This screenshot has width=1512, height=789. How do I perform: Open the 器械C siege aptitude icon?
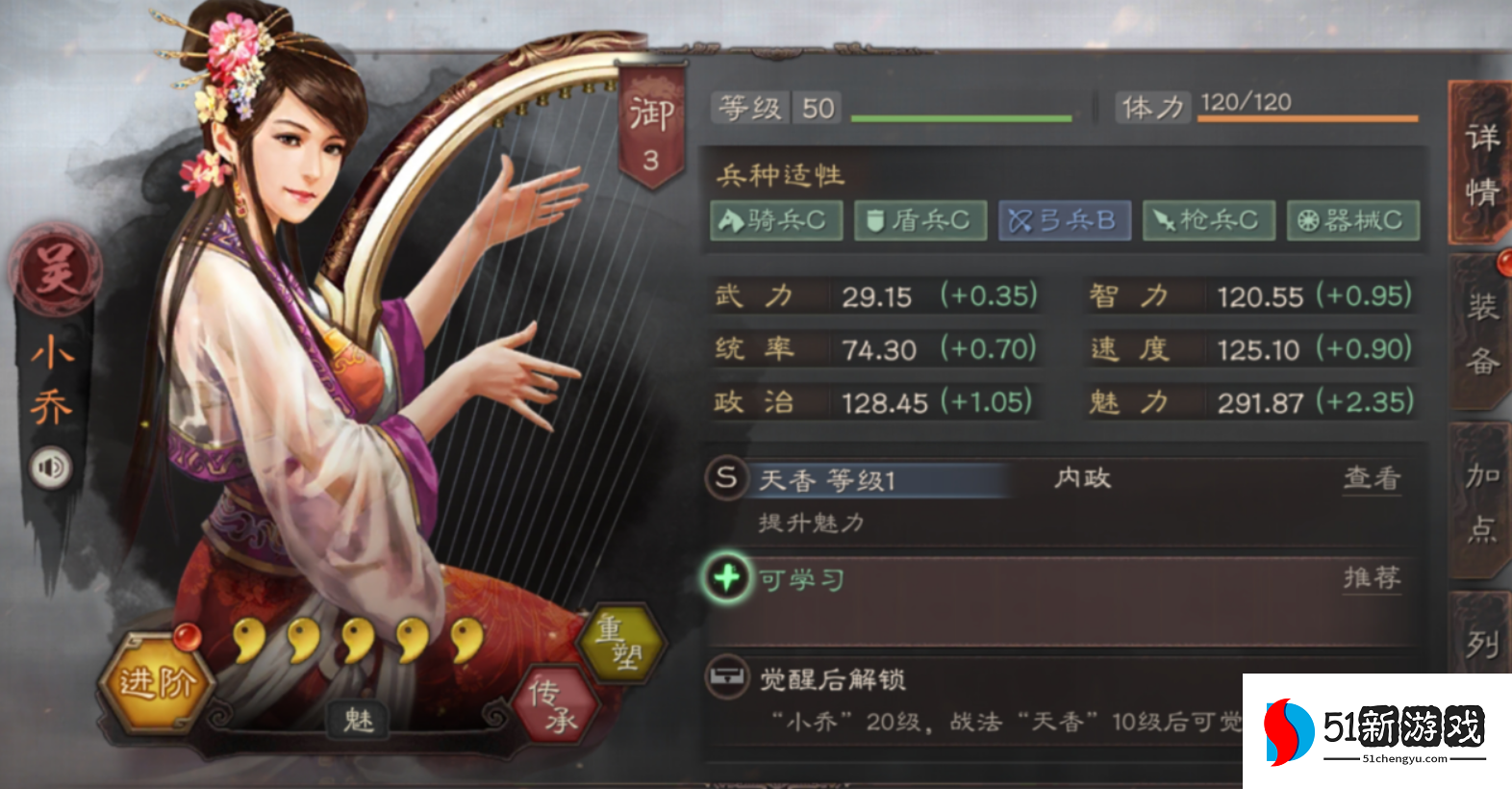tap(1352, 220)
